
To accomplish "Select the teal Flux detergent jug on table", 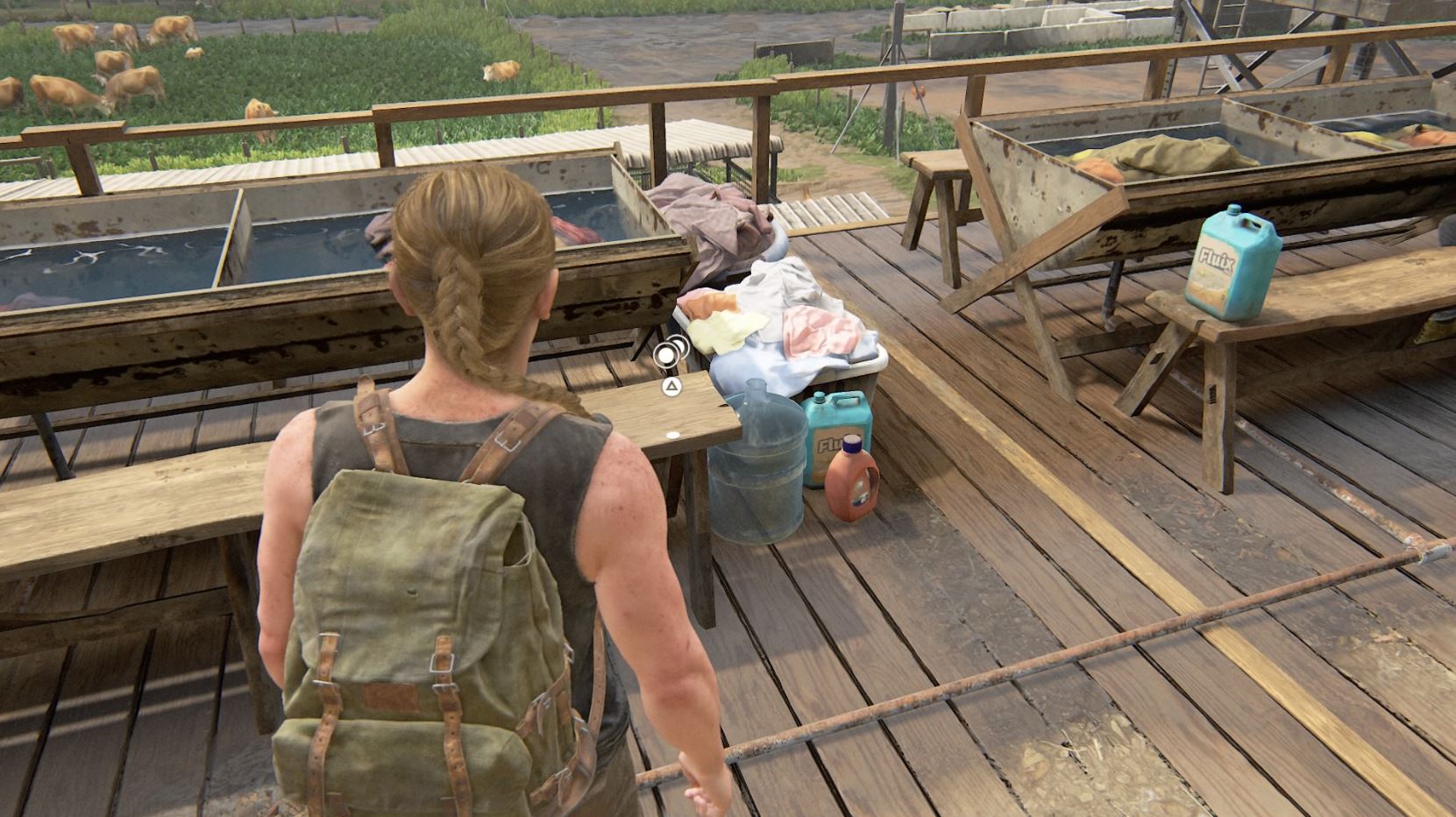I will coord(1232,266).
